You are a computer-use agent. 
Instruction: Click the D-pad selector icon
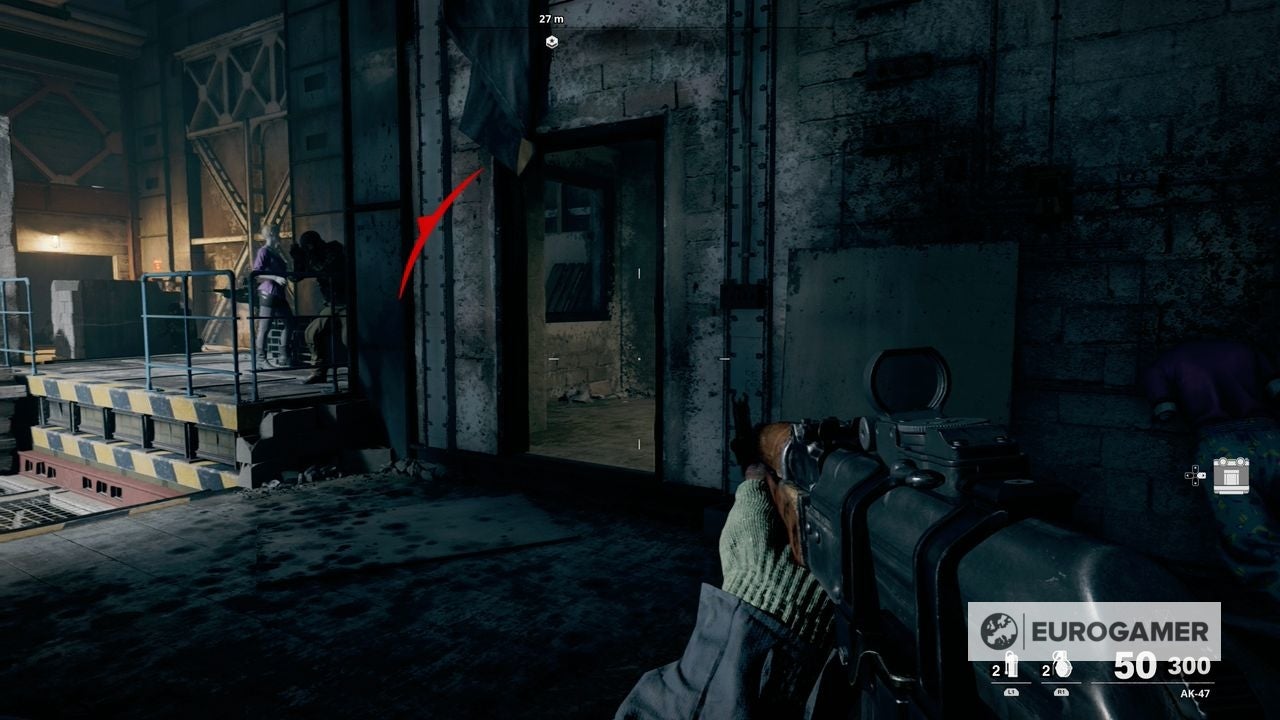1195,475
